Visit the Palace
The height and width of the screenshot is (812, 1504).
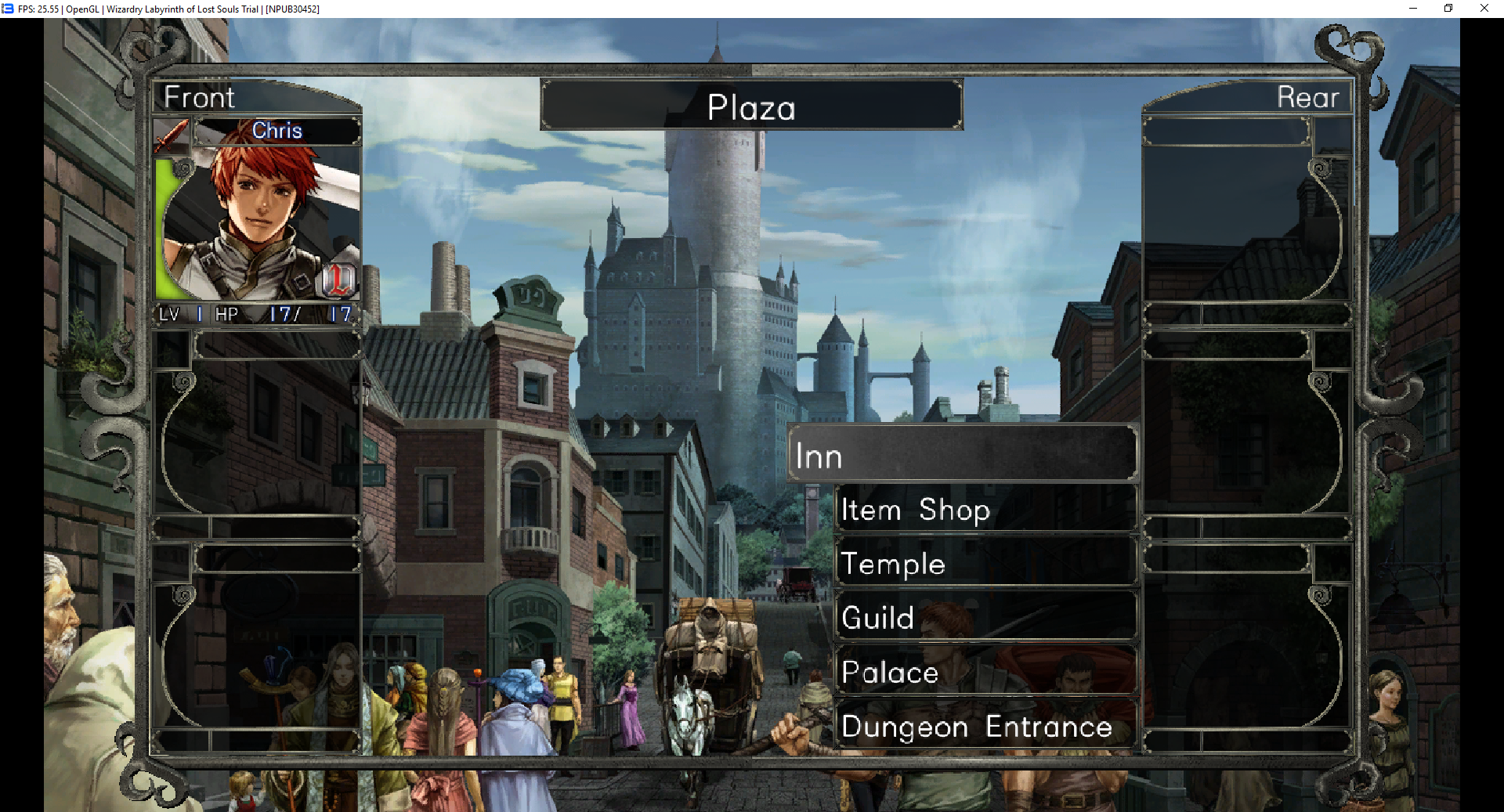[x=985, y=672]
